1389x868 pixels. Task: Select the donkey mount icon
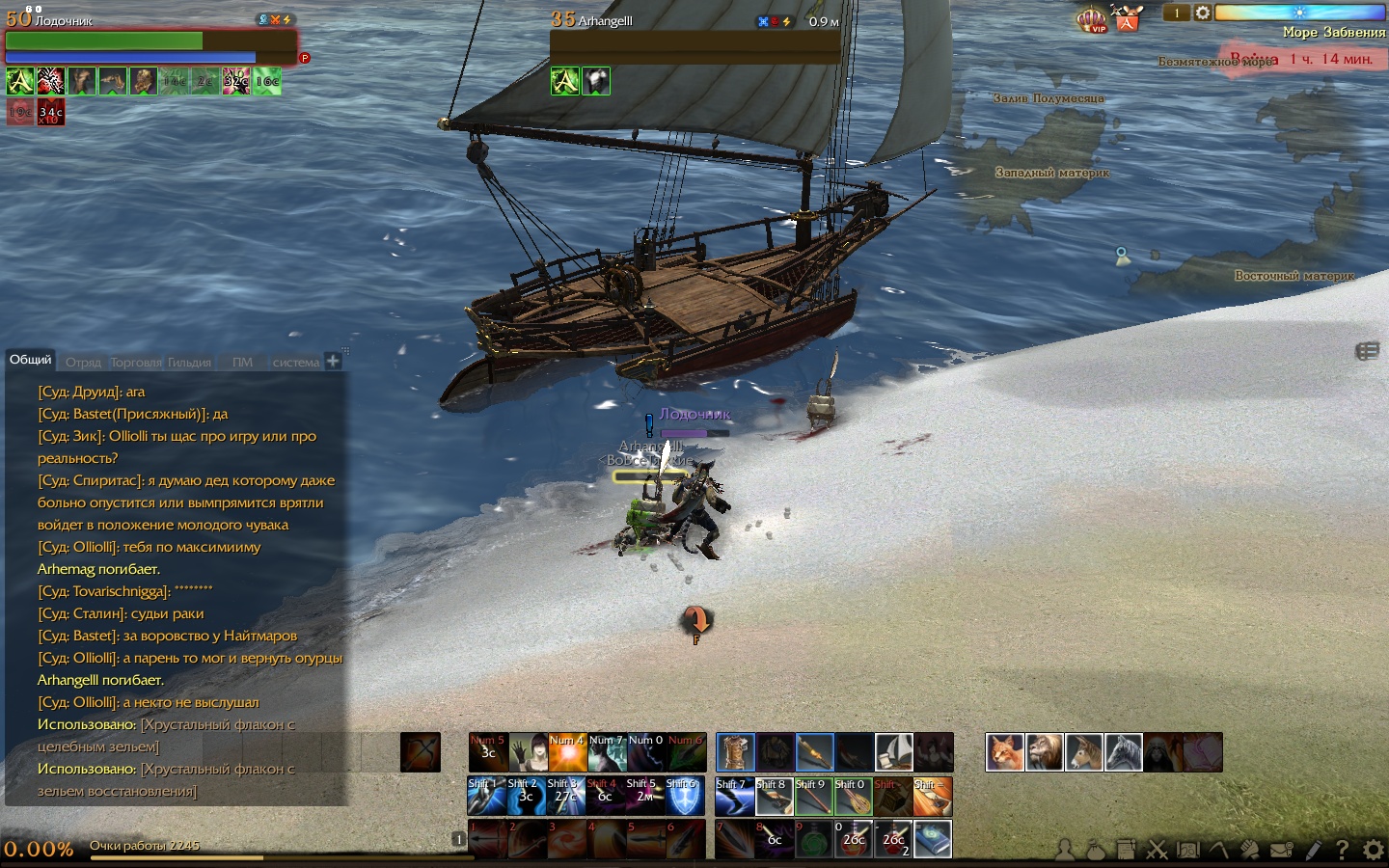point(1083,752)
